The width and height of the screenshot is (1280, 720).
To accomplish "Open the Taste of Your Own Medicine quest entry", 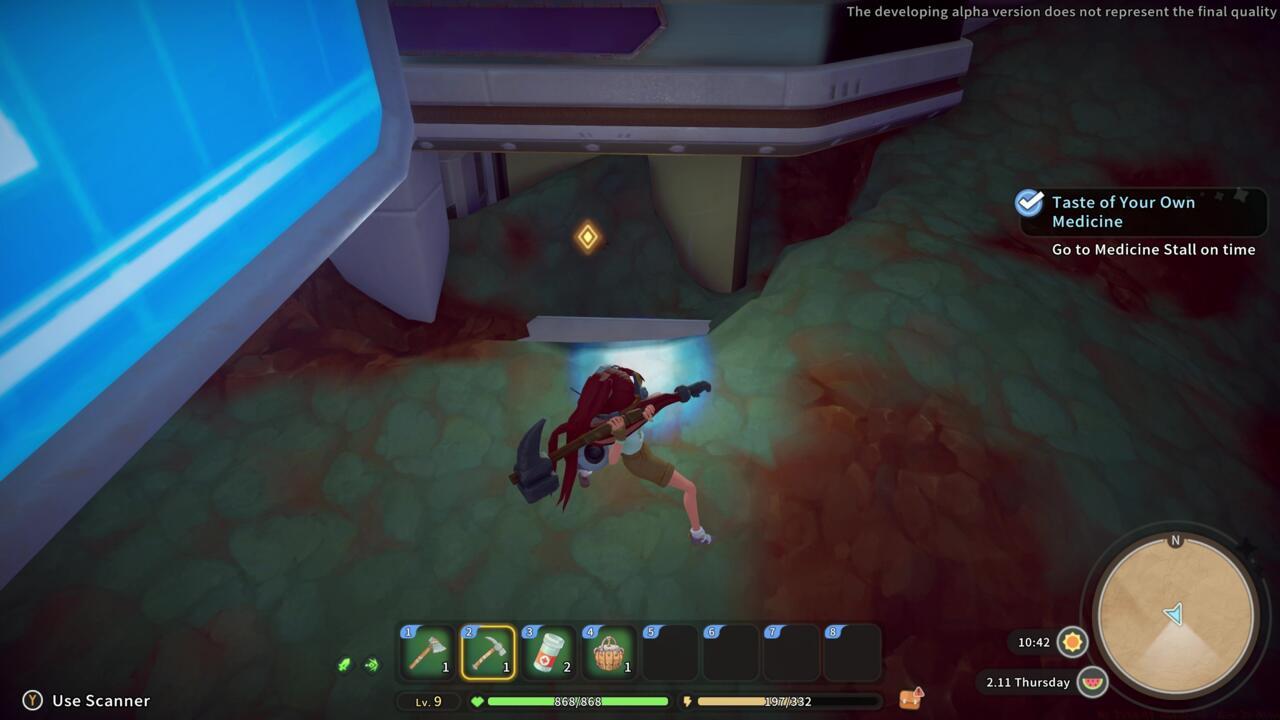I will tap(1123, 212).
